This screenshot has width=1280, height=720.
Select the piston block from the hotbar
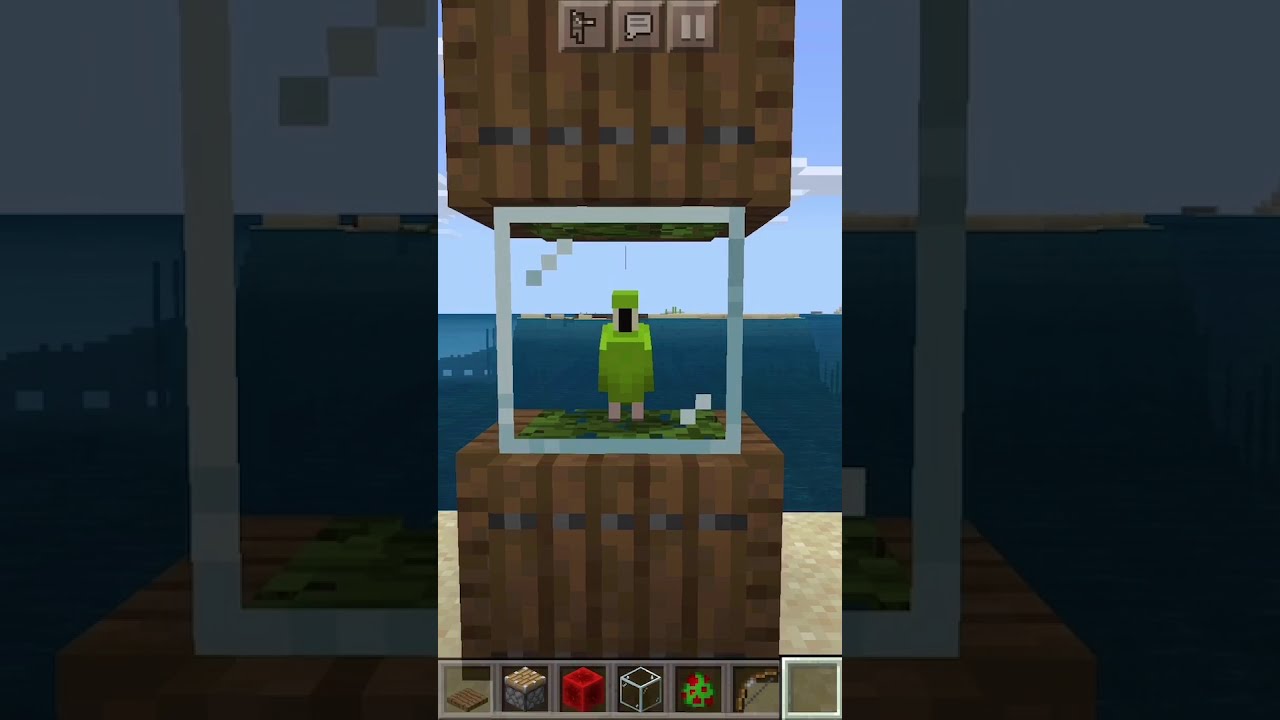coord(524,686)
